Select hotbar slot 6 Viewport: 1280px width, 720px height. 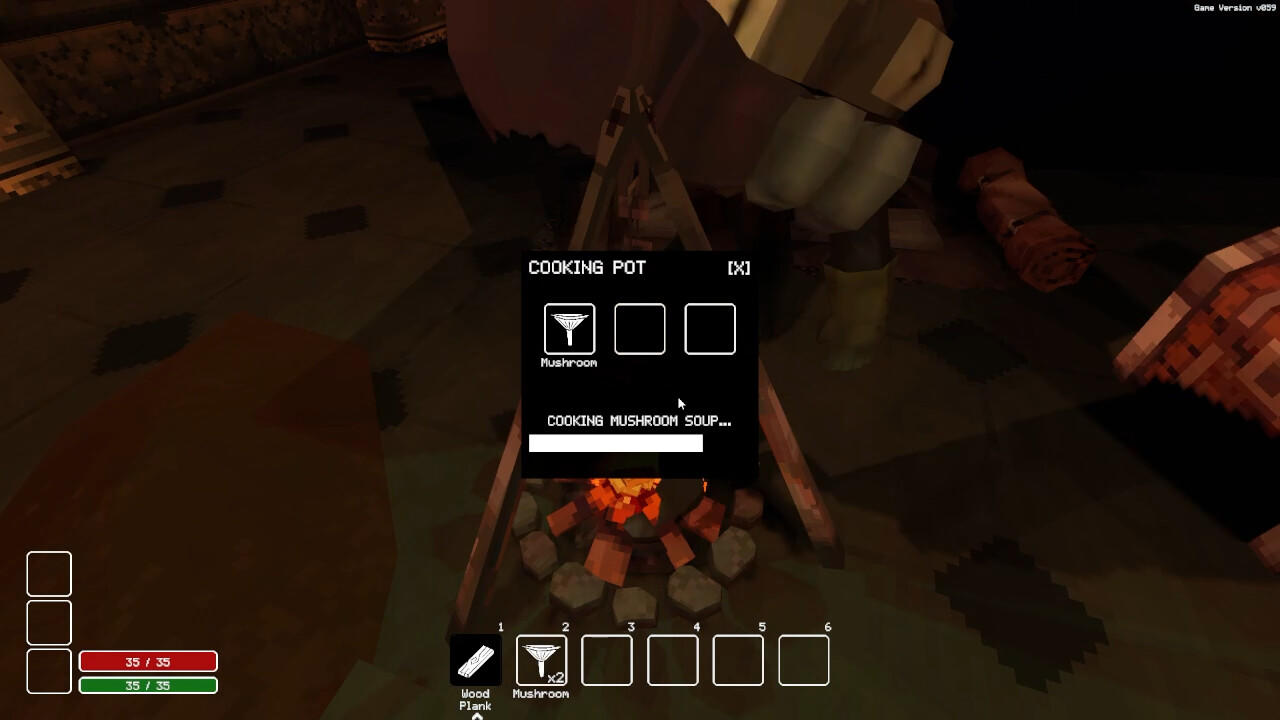[804, 657]
